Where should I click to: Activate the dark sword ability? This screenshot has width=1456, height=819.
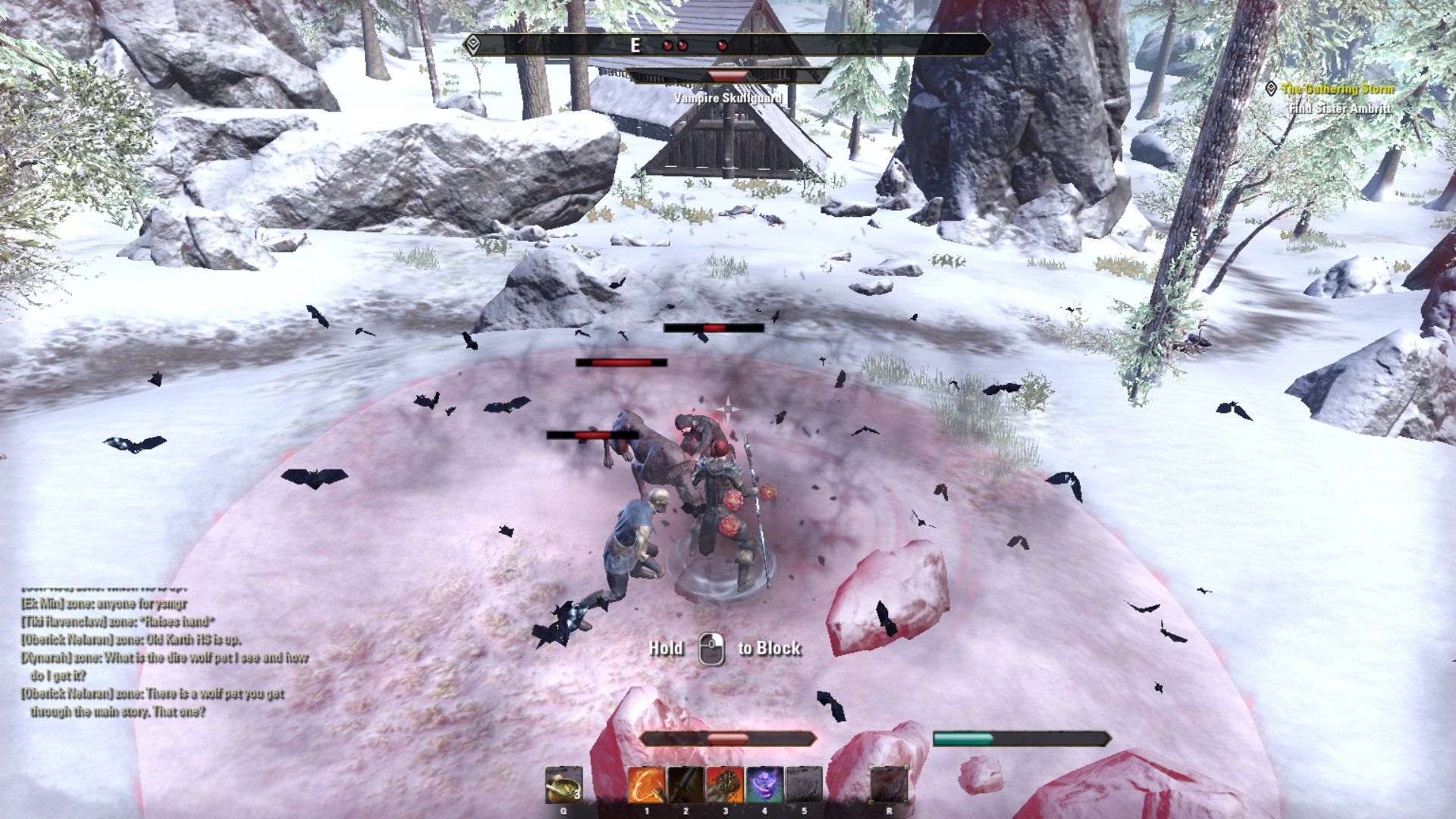(686, 784)
